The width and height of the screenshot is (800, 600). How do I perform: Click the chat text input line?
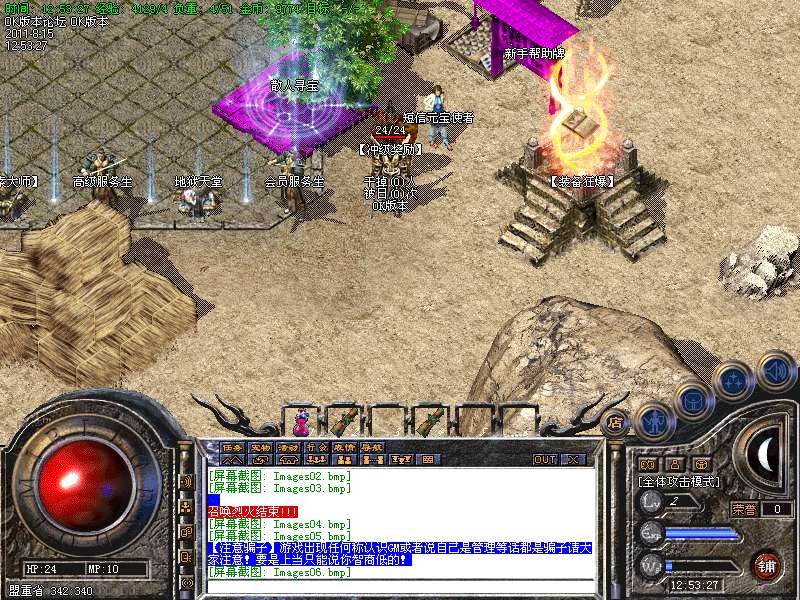tap(400, 586)
